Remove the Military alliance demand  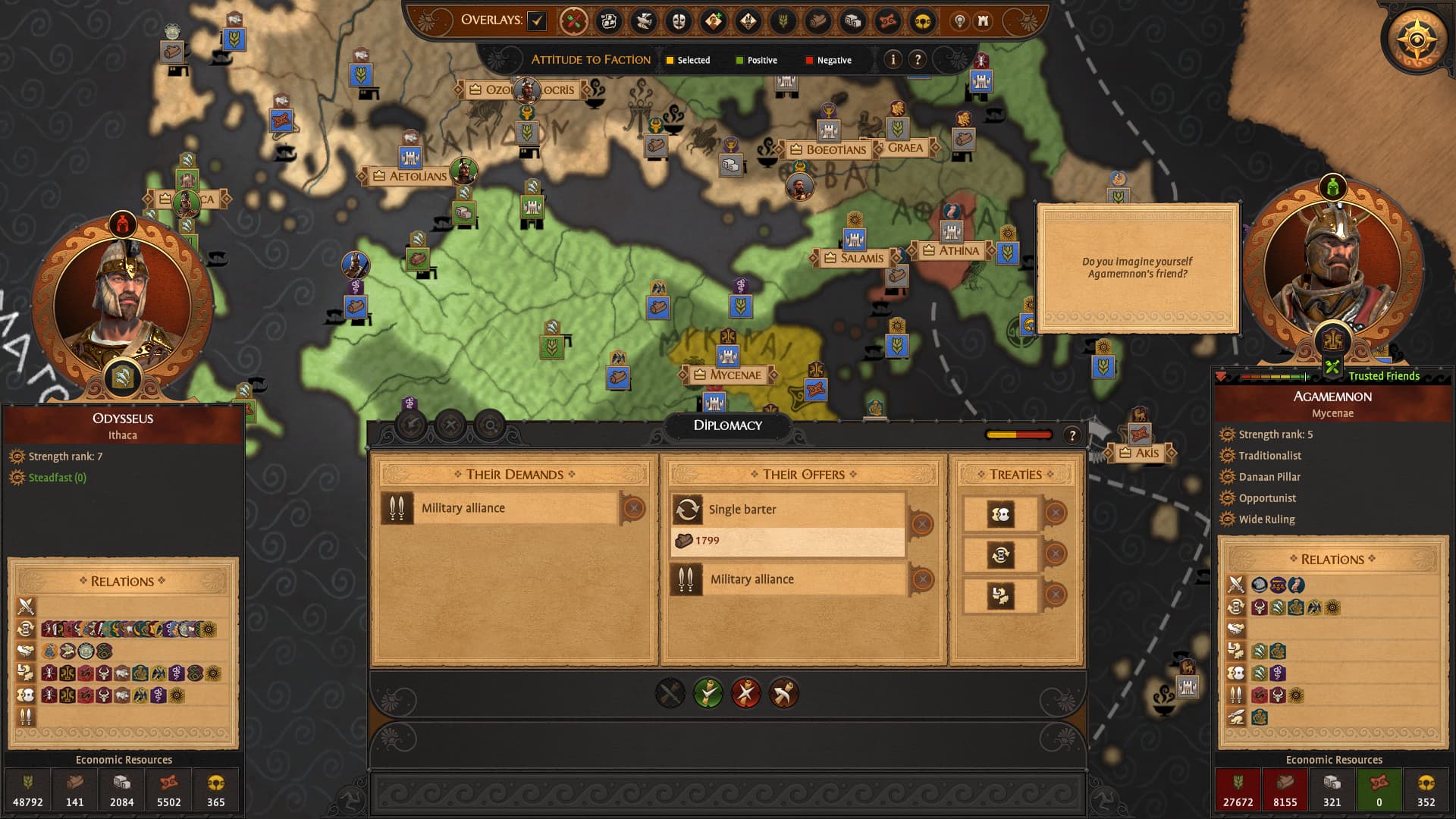coord(634,508)
